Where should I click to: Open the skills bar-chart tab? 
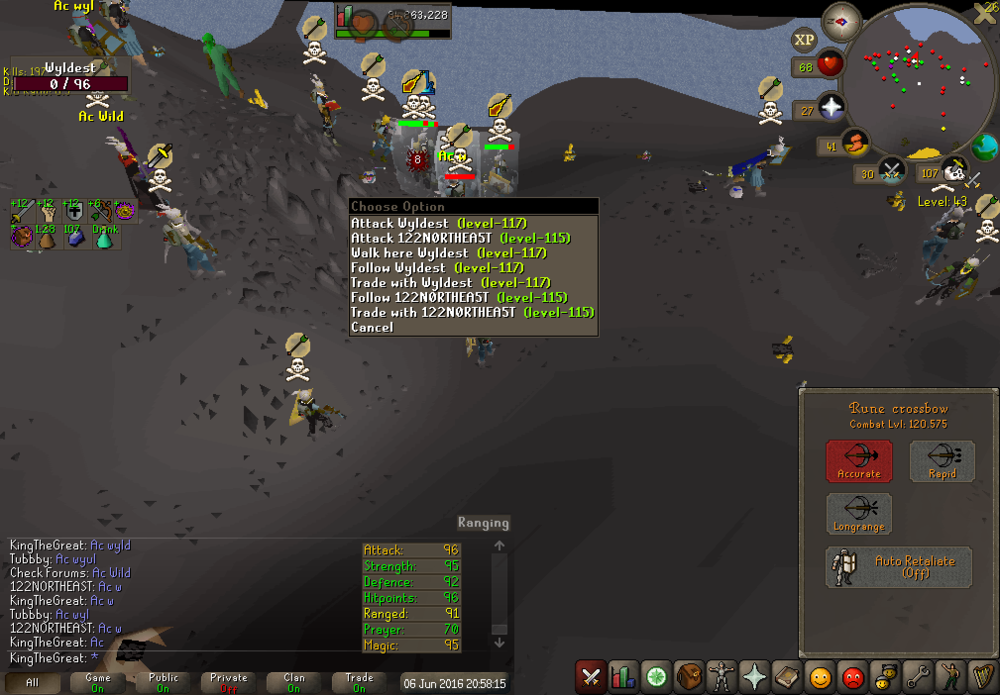coord(623,677)
